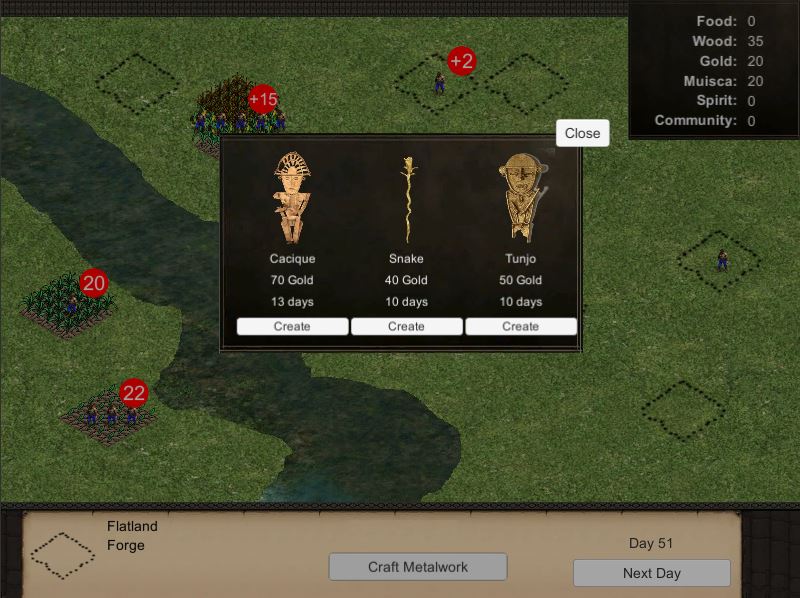Create the Tunjo figure
Image resolution: width=800 pixels, height=598 pixels.
pos(520,327)
